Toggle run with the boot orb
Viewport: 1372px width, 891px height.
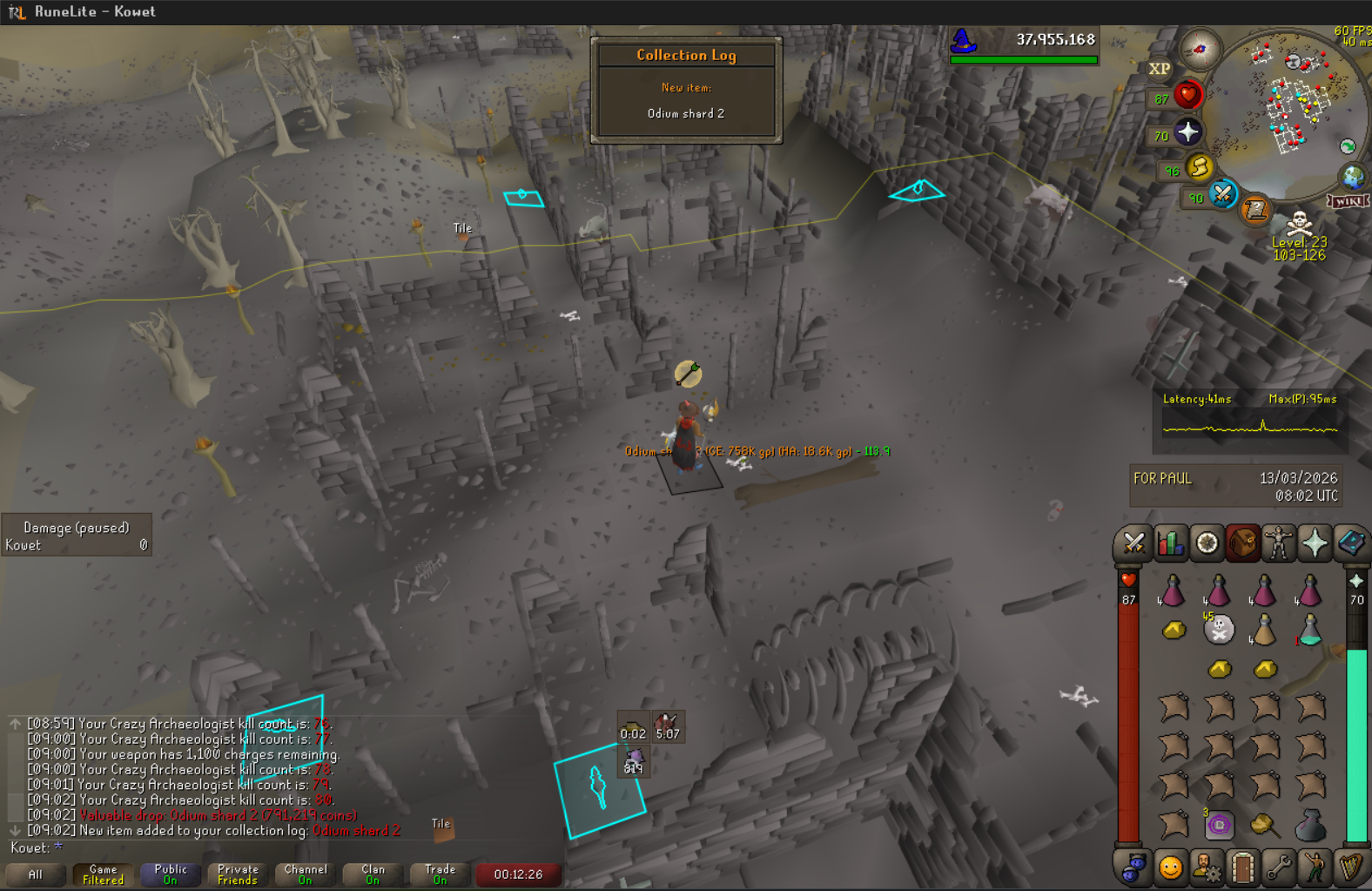pos(1199,167)
